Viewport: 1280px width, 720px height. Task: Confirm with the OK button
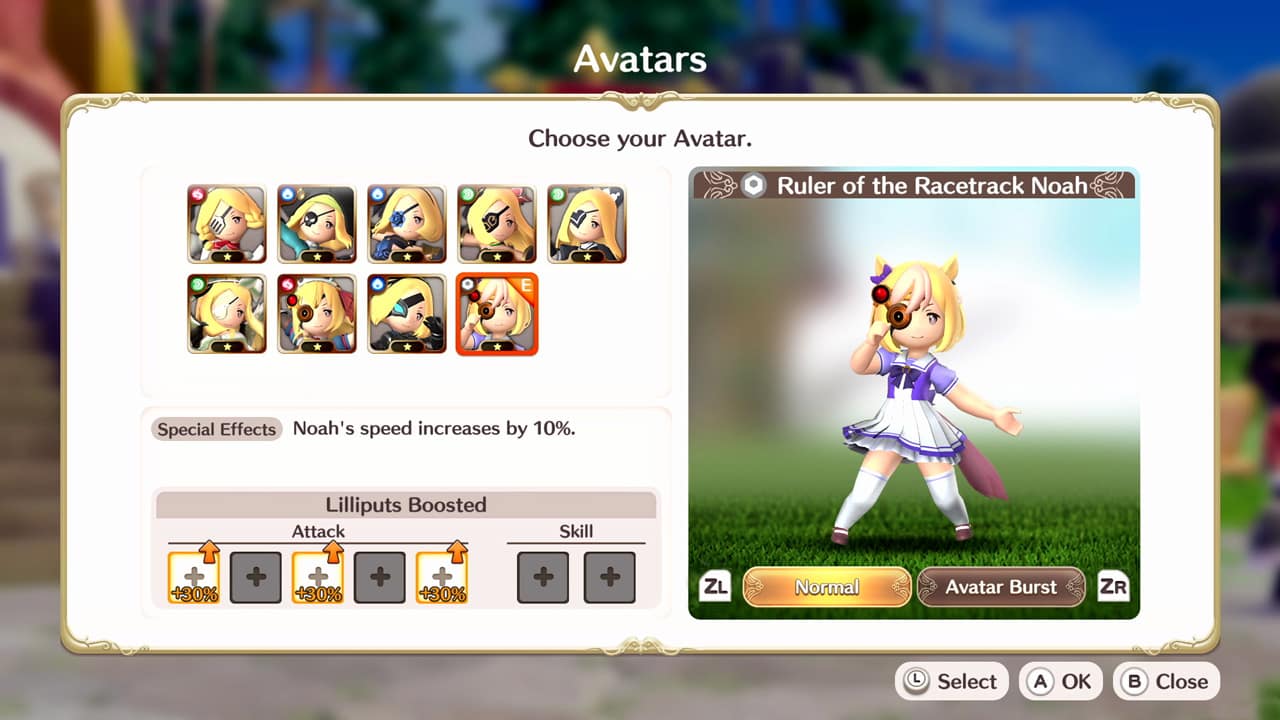click(1061, 681)
